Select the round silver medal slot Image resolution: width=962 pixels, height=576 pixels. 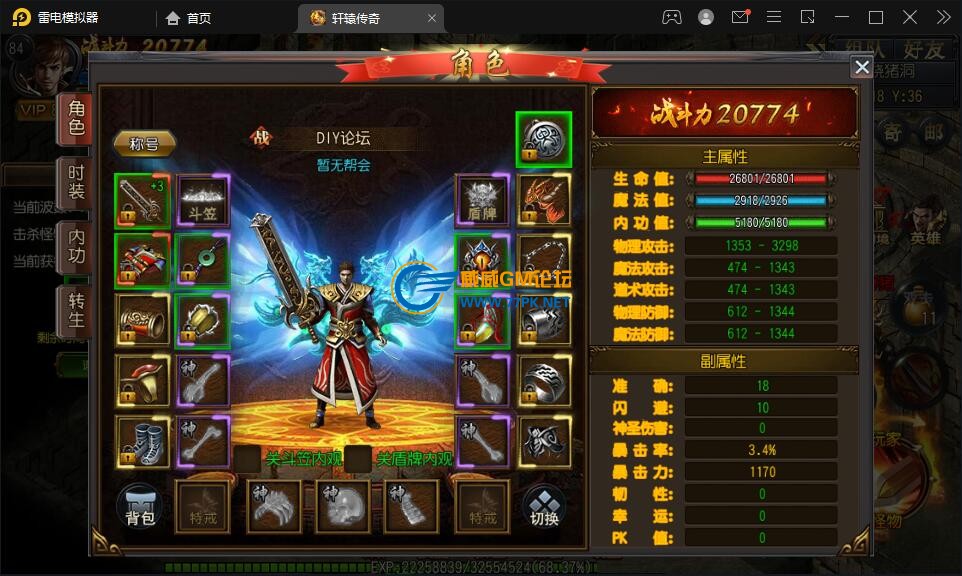coord(544,139)
